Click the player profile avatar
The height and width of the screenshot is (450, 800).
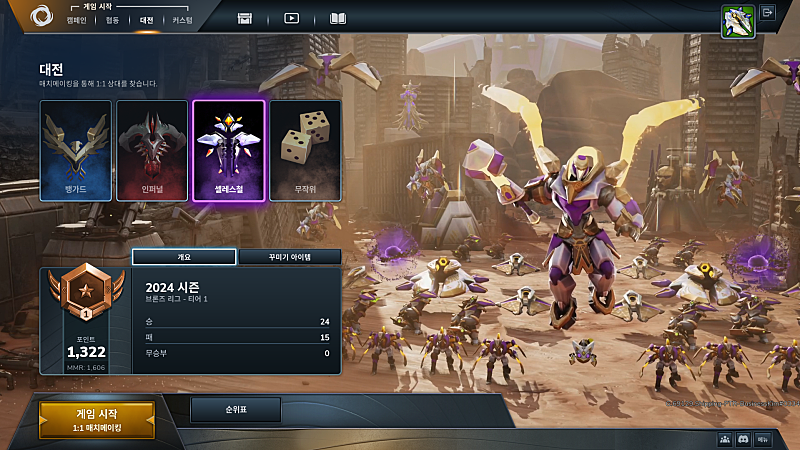(x=737, y=22)
